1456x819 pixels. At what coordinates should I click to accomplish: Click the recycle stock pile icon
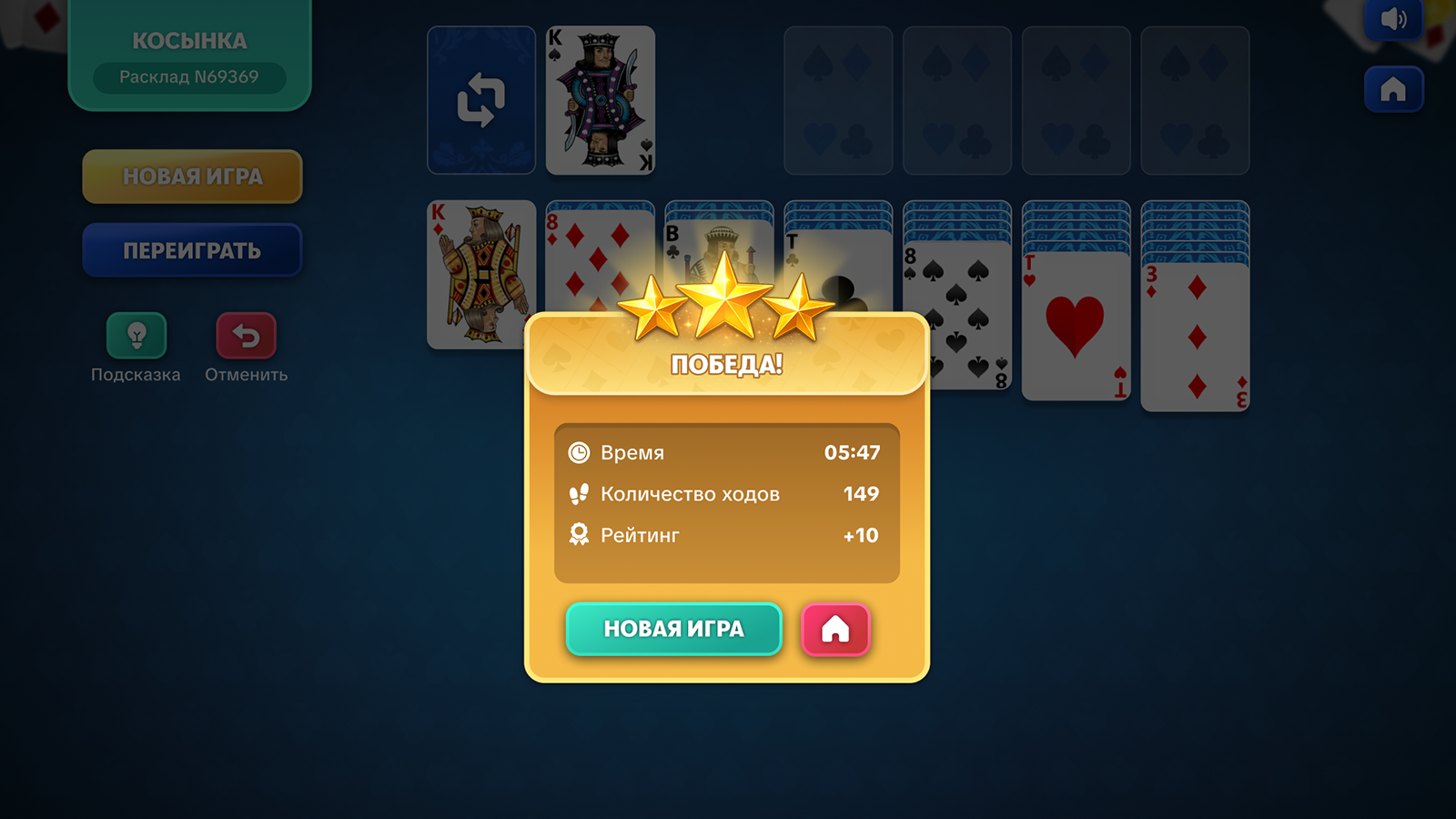480,100
